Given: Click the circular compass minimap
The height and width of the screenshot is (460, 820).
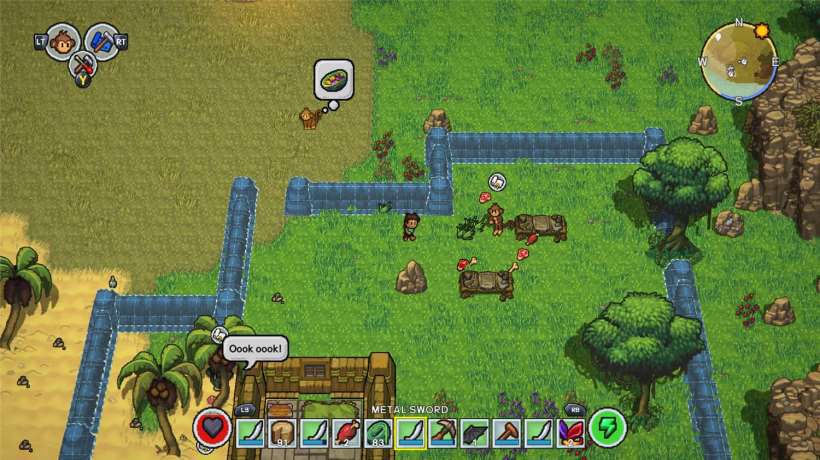Looking at the screenshot, I should pos(738,62).
